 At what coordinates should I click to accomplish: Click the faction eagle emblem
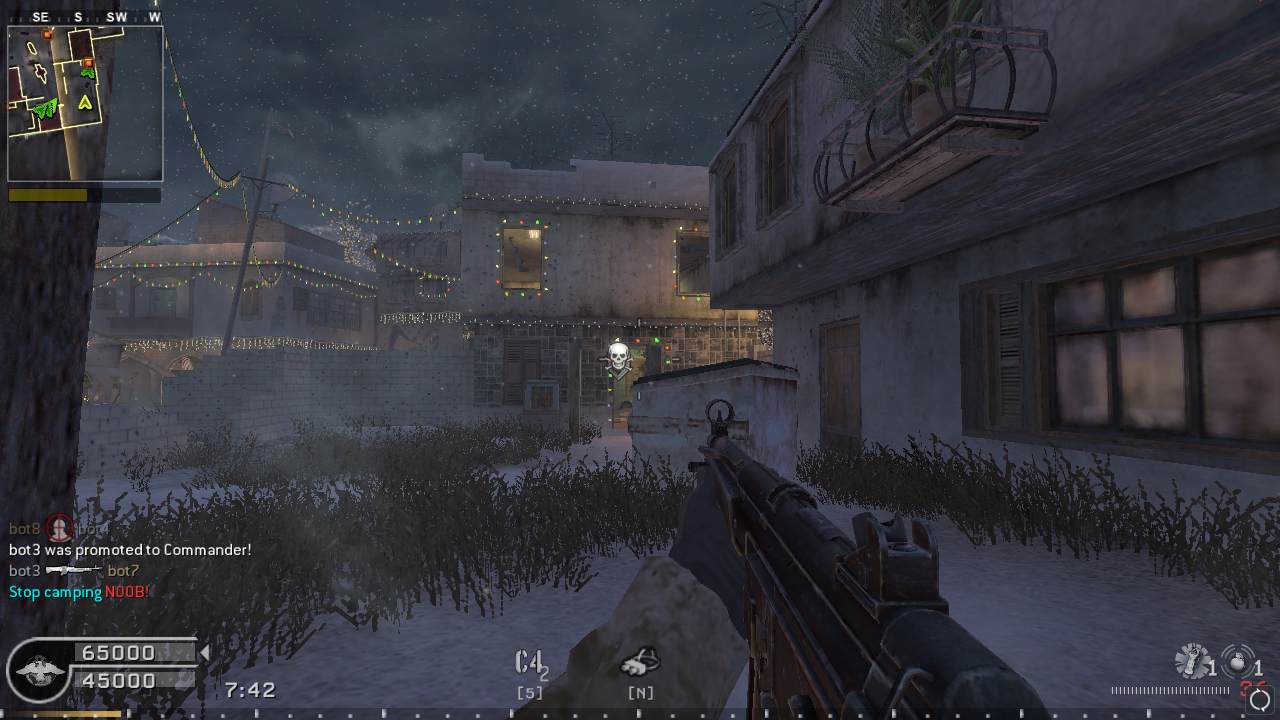point(39,669)
